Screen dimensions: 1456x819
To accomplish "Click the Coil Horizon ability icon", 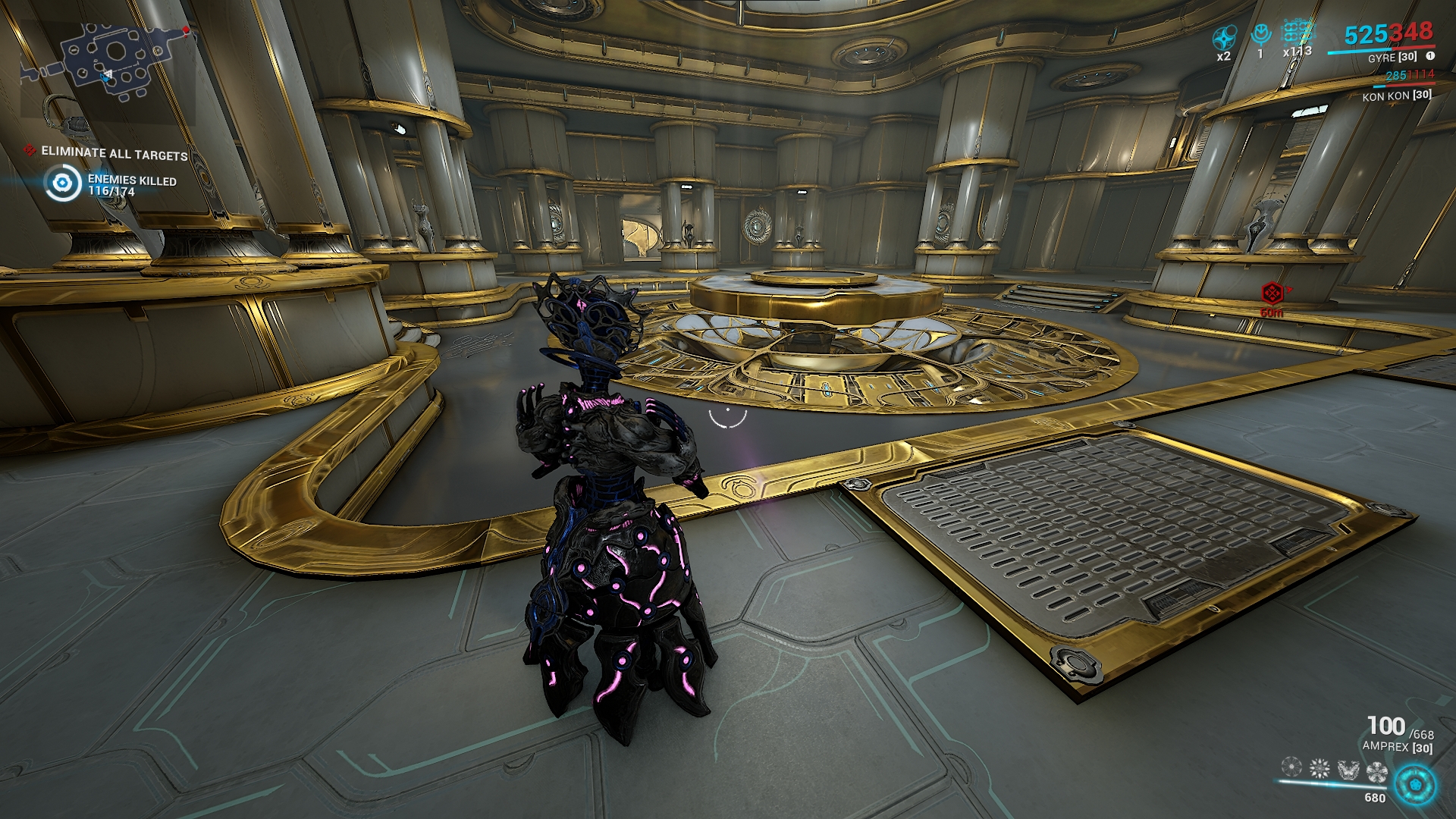I will [1319, 767].
